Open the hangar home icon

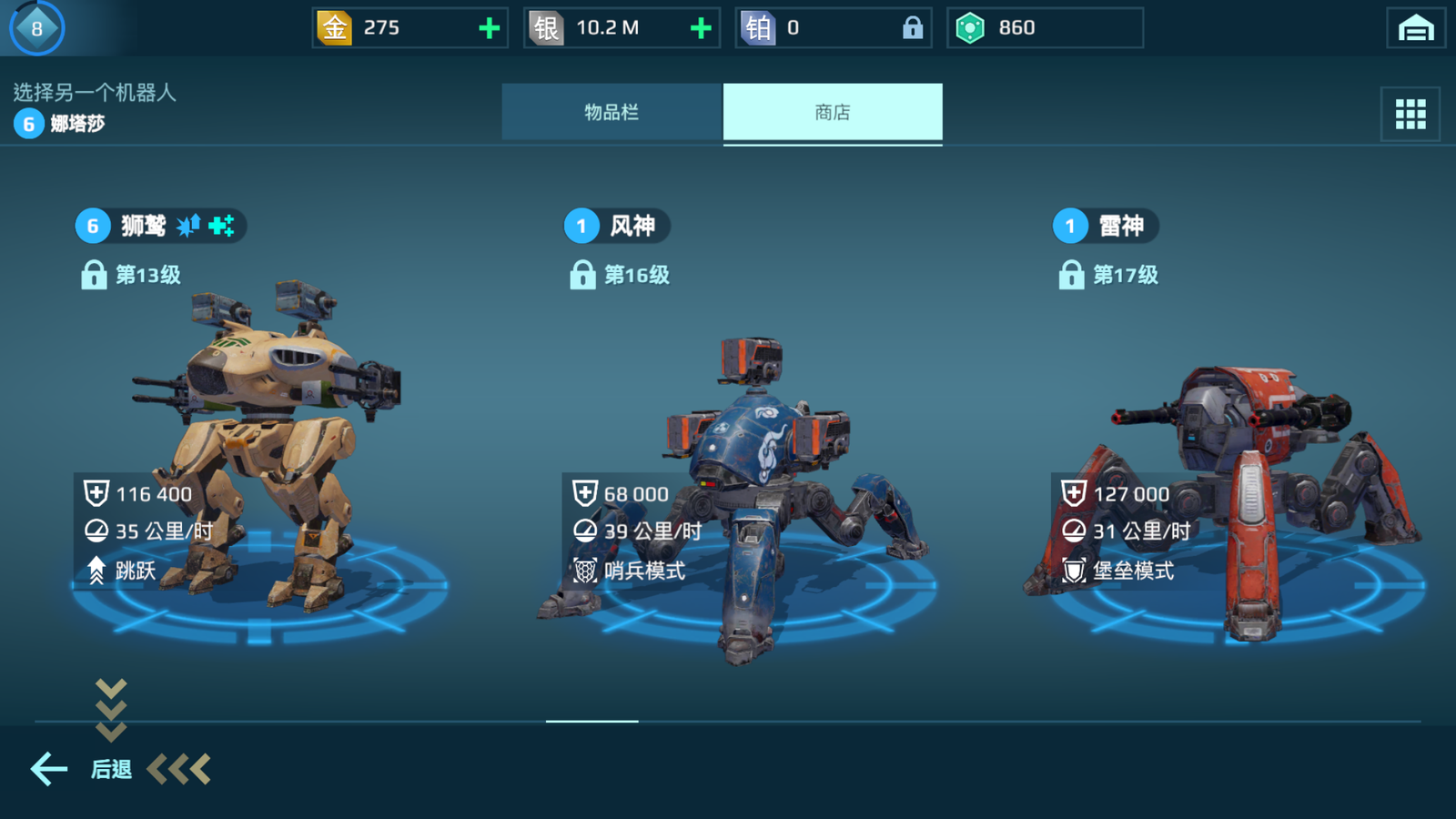pyautogui.click(x=1415, y=28)
